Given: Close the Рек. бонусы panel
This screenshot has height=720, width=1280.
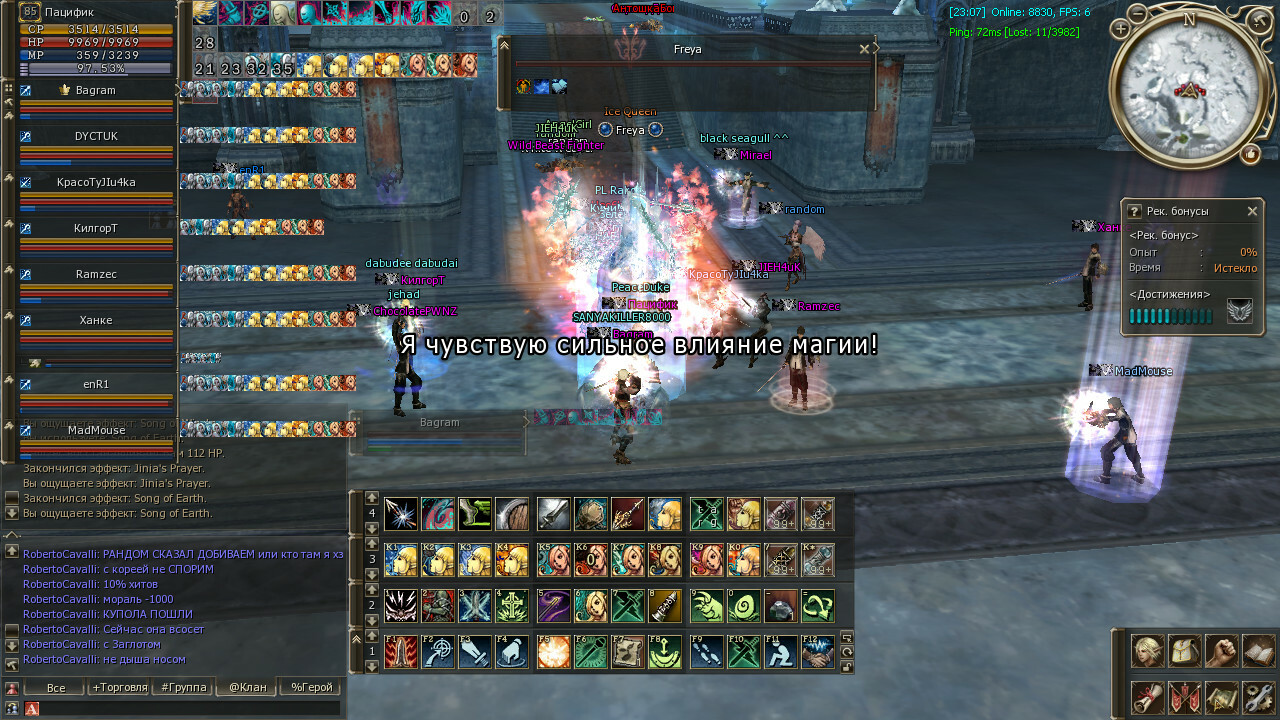Looking at the screenshot, I should (x=1252, y=212).
